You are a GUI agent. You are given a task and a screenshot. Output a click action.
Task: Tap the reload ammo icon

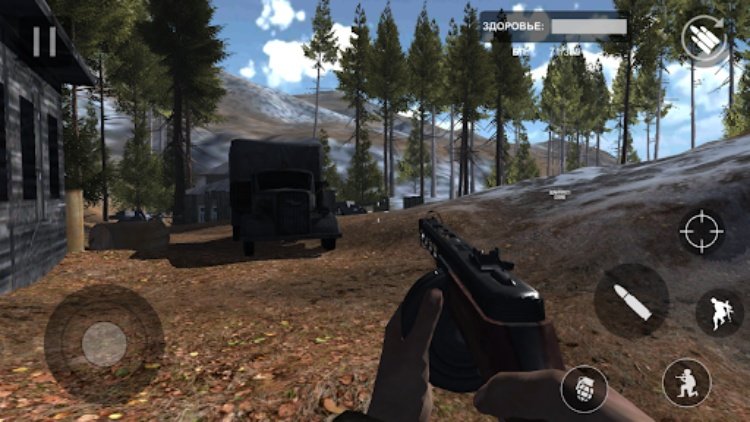tap(703, 39)
